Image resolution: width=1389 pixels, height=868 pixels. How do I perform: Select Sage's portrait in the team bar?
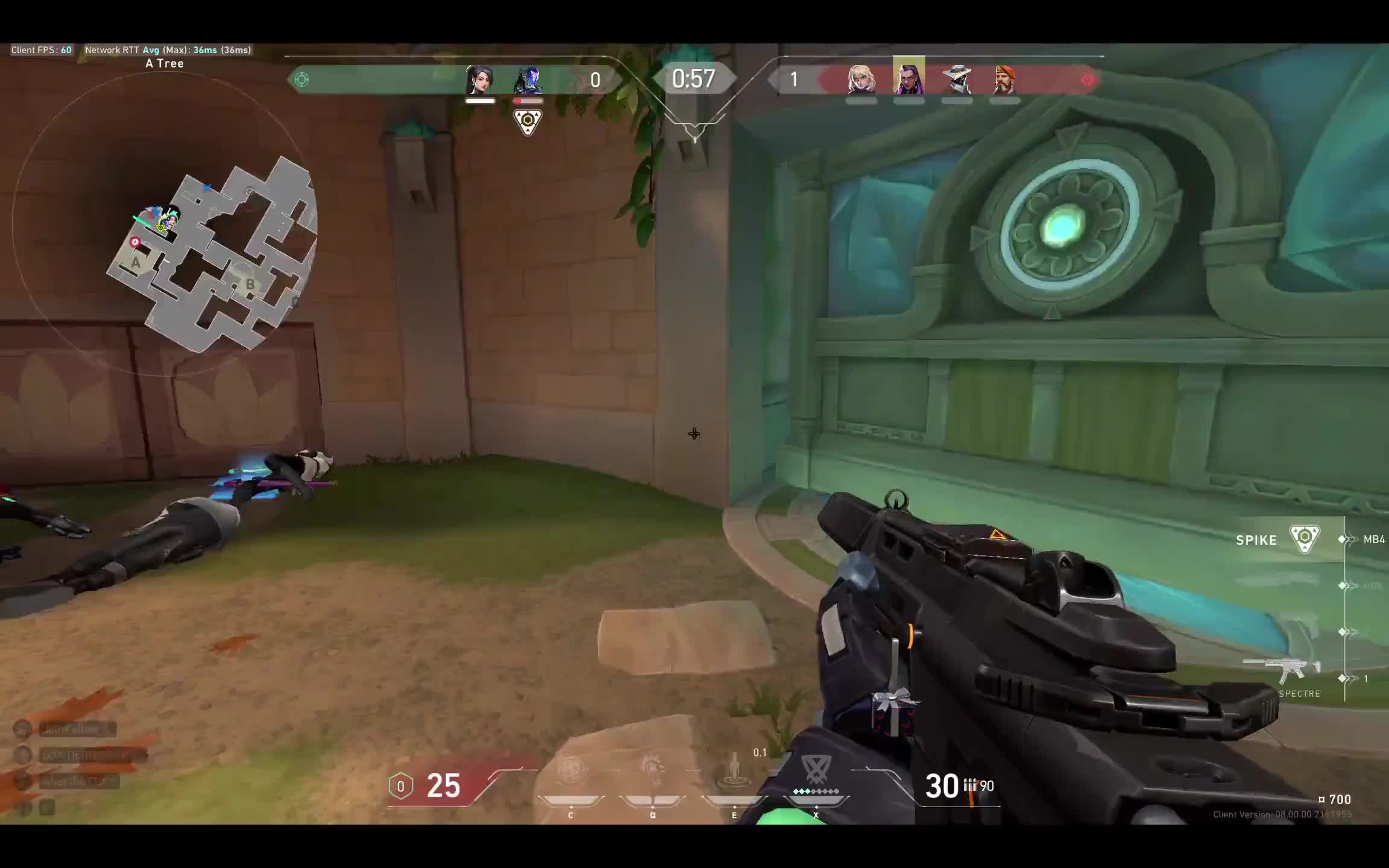pos(480,80)
